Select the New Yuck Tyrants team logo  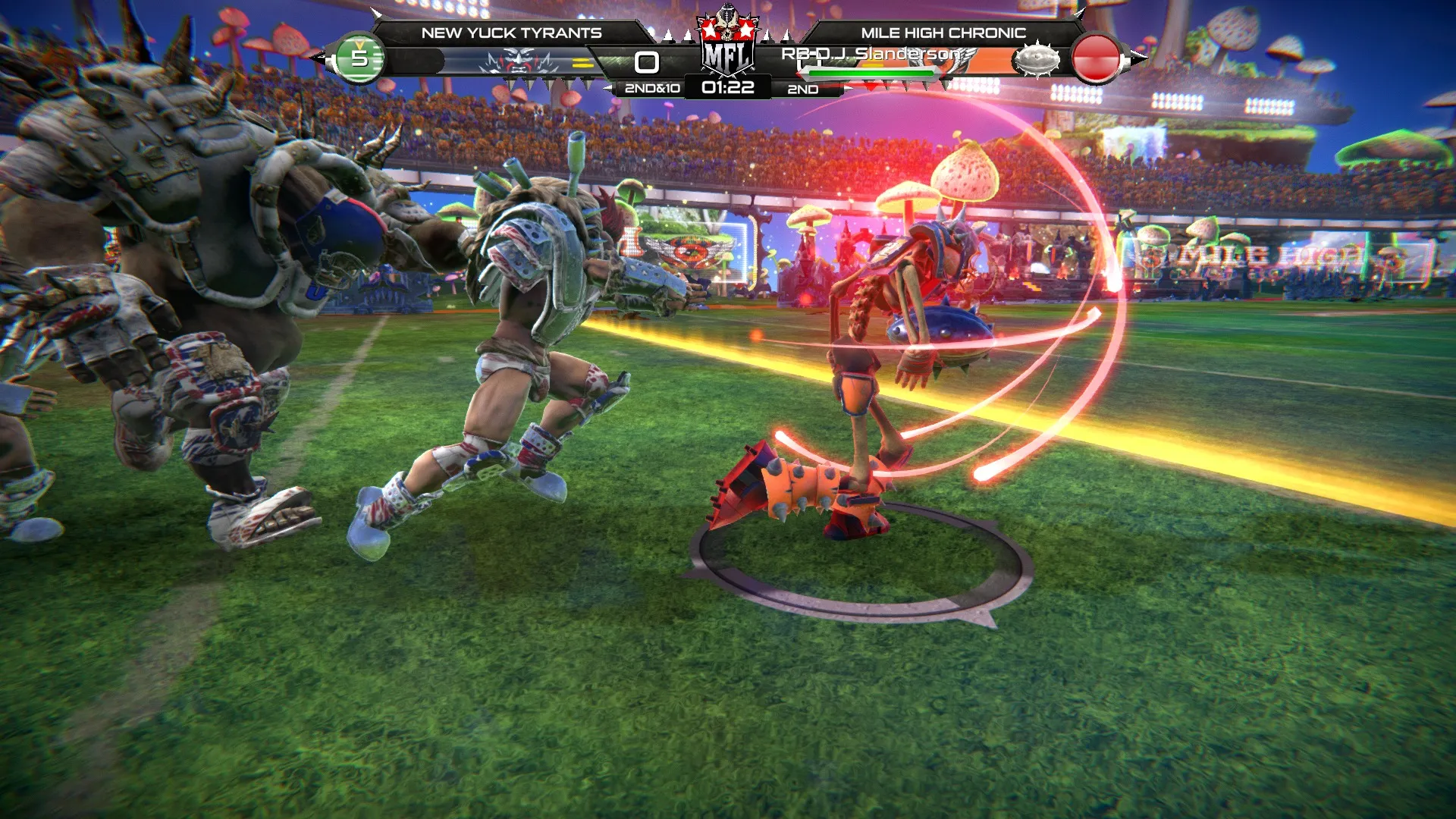(520, 61)
